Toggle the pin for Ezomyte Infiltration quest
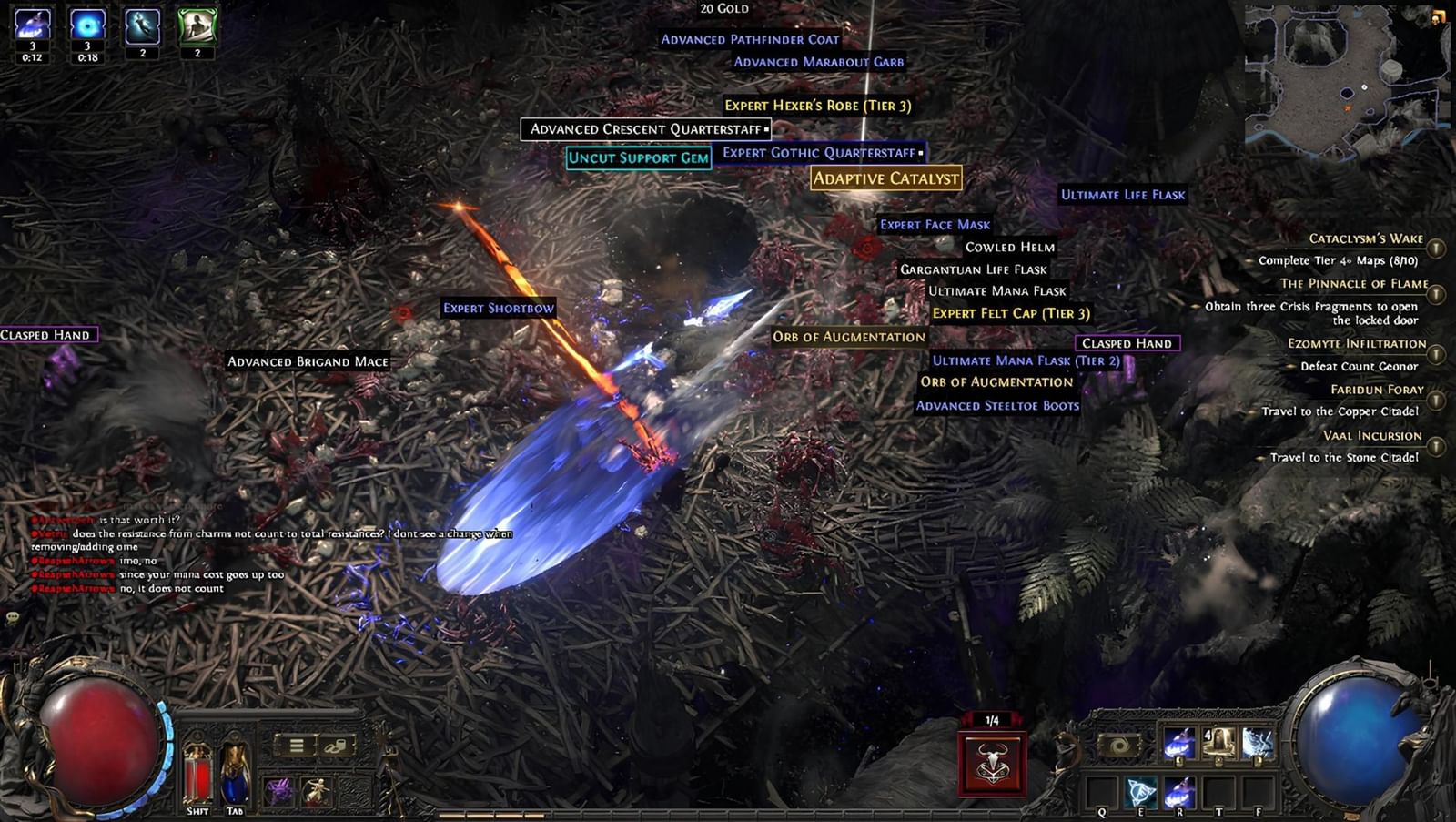Viewport: 1456px width, 822px height. [1435, 353]
